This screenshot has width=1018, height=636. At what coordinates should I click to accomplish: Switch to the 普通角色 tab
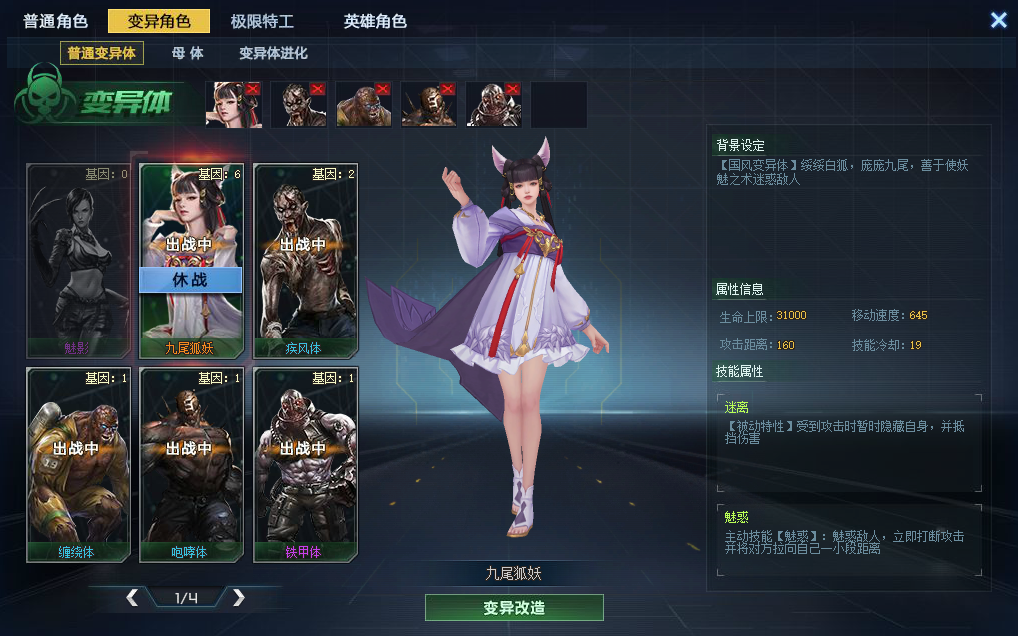point(56,21)
